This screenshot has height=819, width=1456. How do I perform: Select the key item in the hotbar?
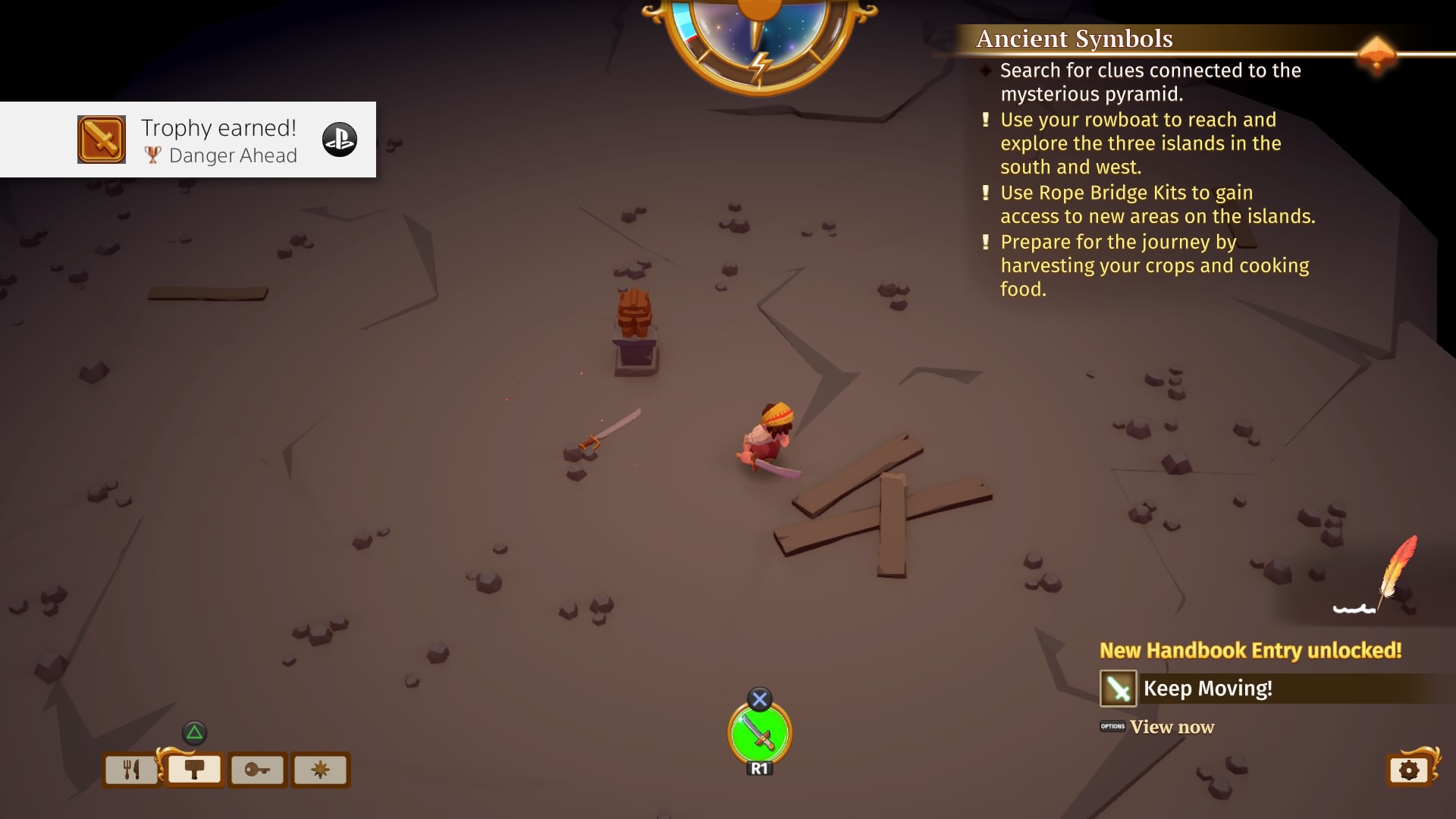(x=257, y=770)
